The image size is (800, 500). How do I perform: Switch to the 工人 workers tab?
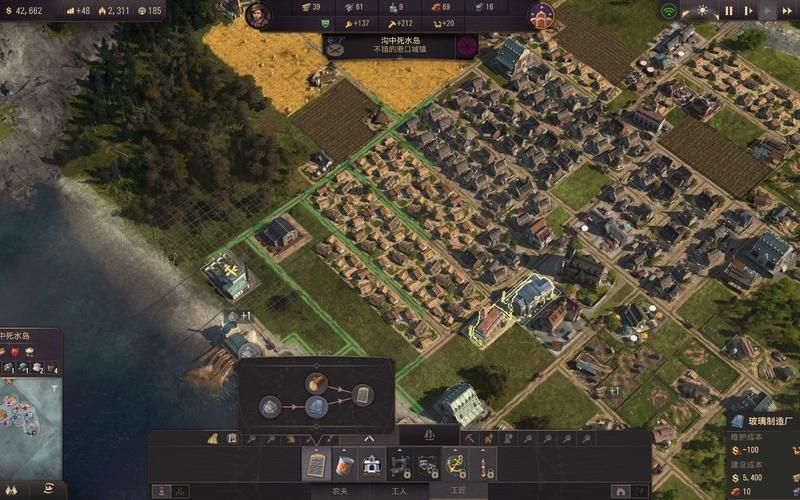399,492
